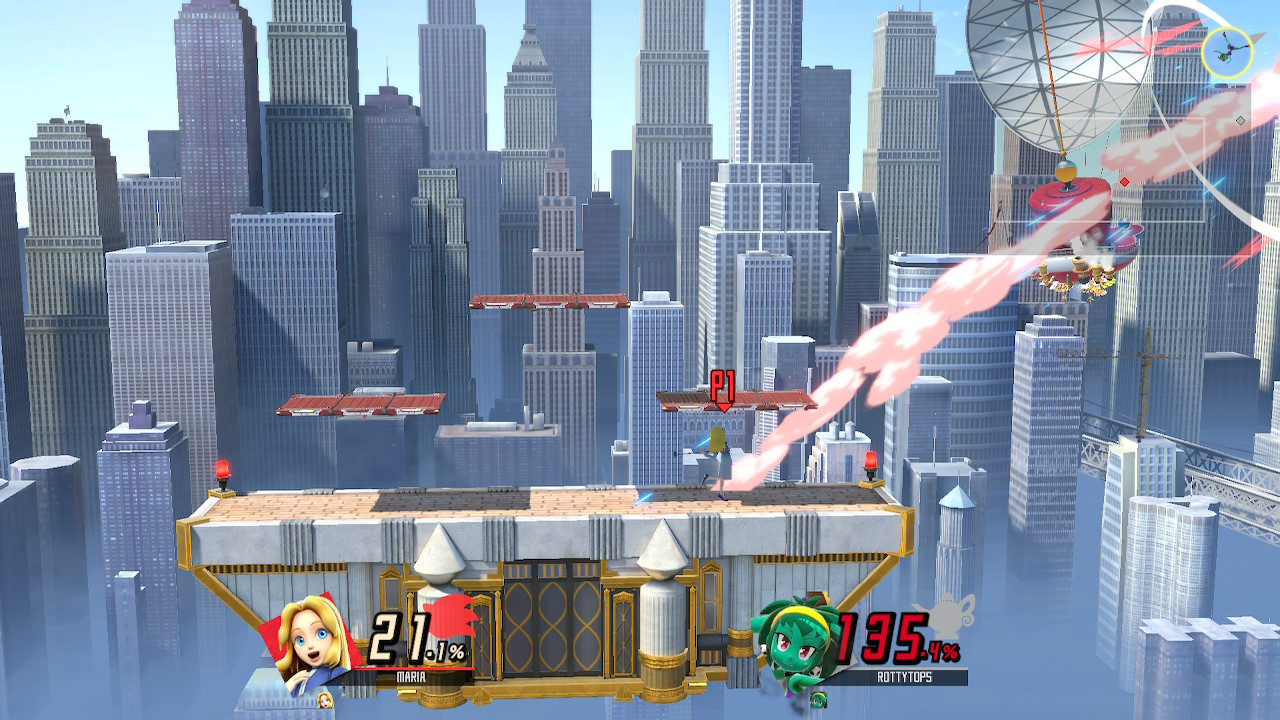Screen dimensions: 1280x720
Task: Toggle the red warning beacon on the stage's left edge
Action: tap(222, 470)
